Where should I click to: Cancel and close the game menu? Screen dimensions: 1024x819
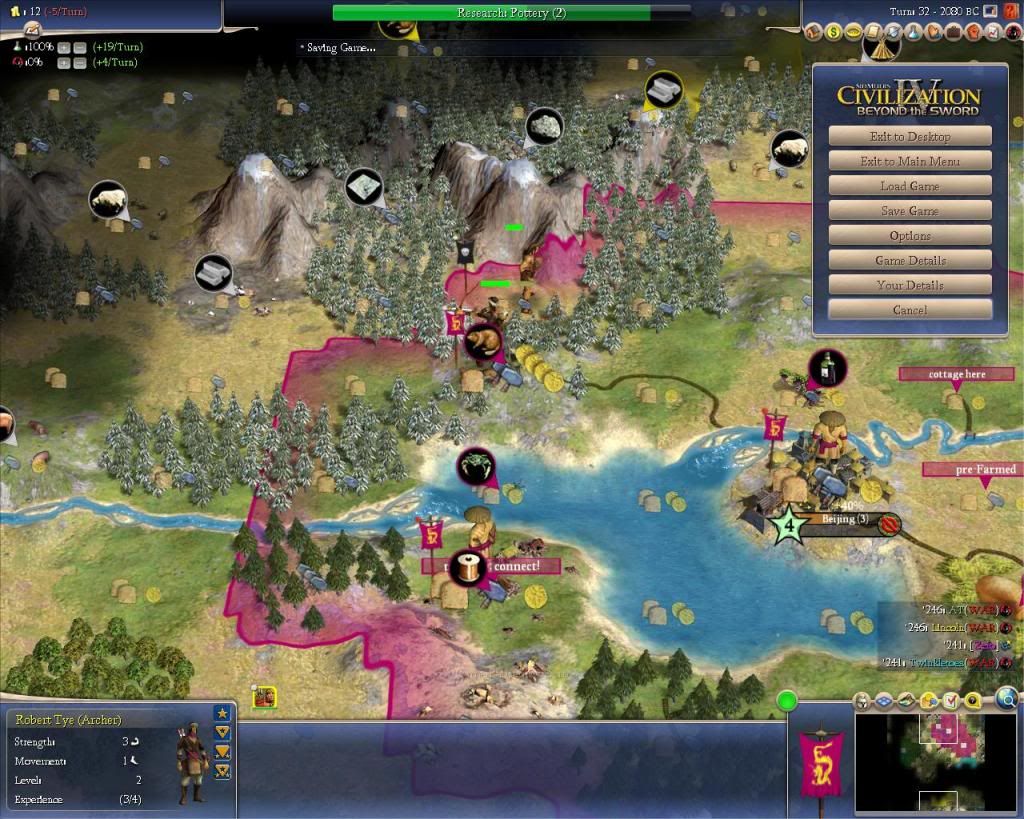pyautogui.click(x=909, y=310)
